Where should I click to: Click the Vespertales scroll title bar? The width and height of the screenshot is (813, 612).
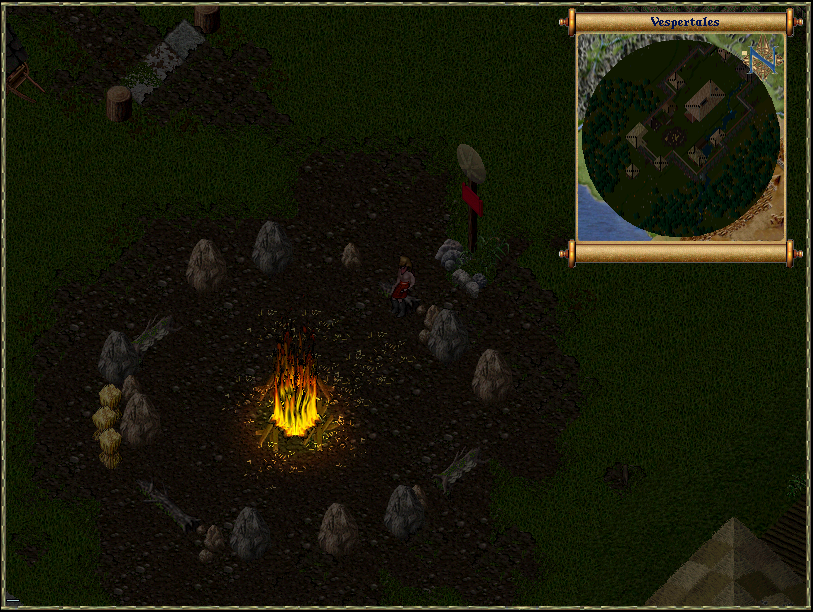point(684,21)
